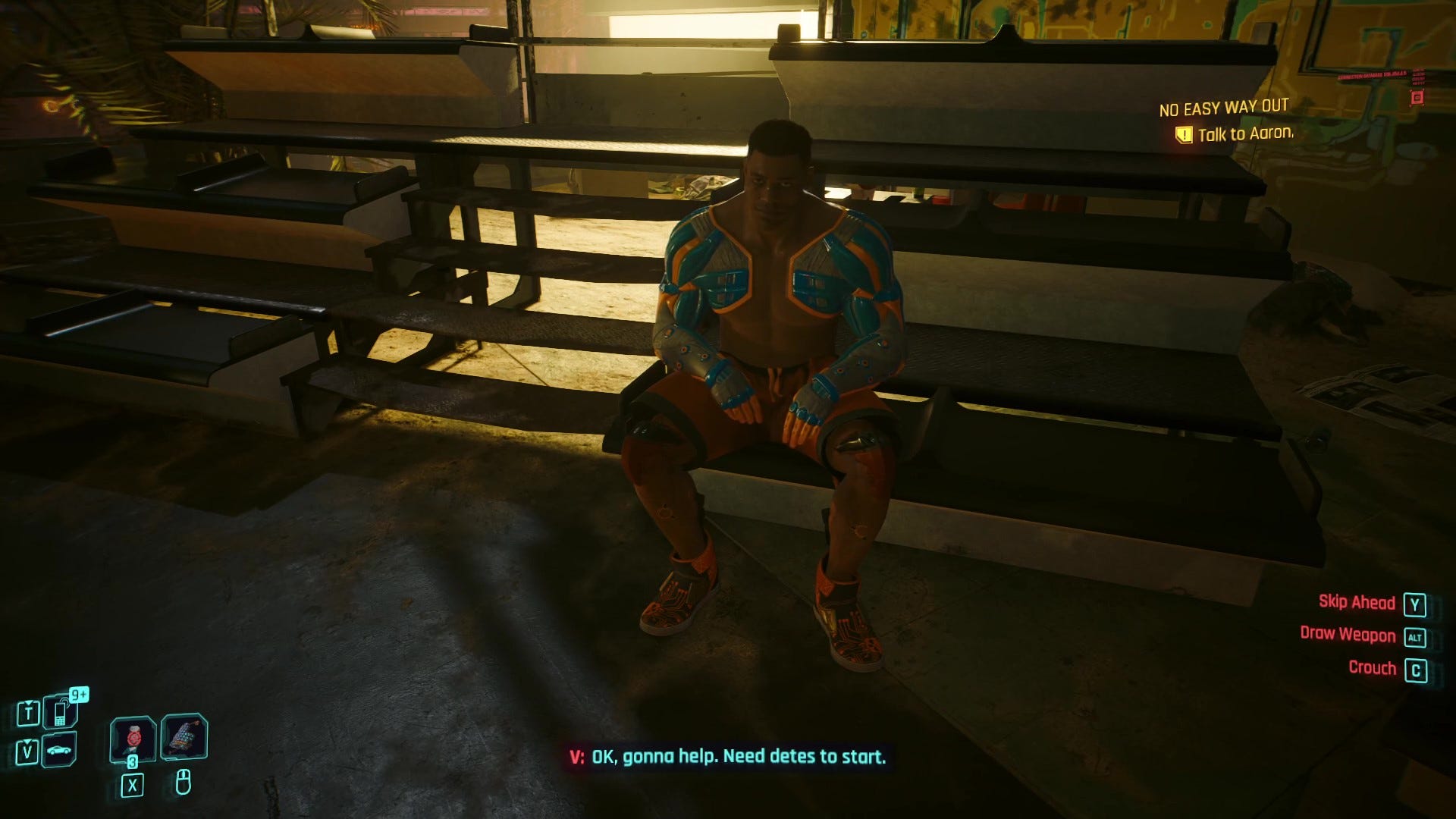Click Skip Ahead to advance dialogue
Viewport: 1456px width, 819px height.
pyautogui.click(x=1356, y=602)
